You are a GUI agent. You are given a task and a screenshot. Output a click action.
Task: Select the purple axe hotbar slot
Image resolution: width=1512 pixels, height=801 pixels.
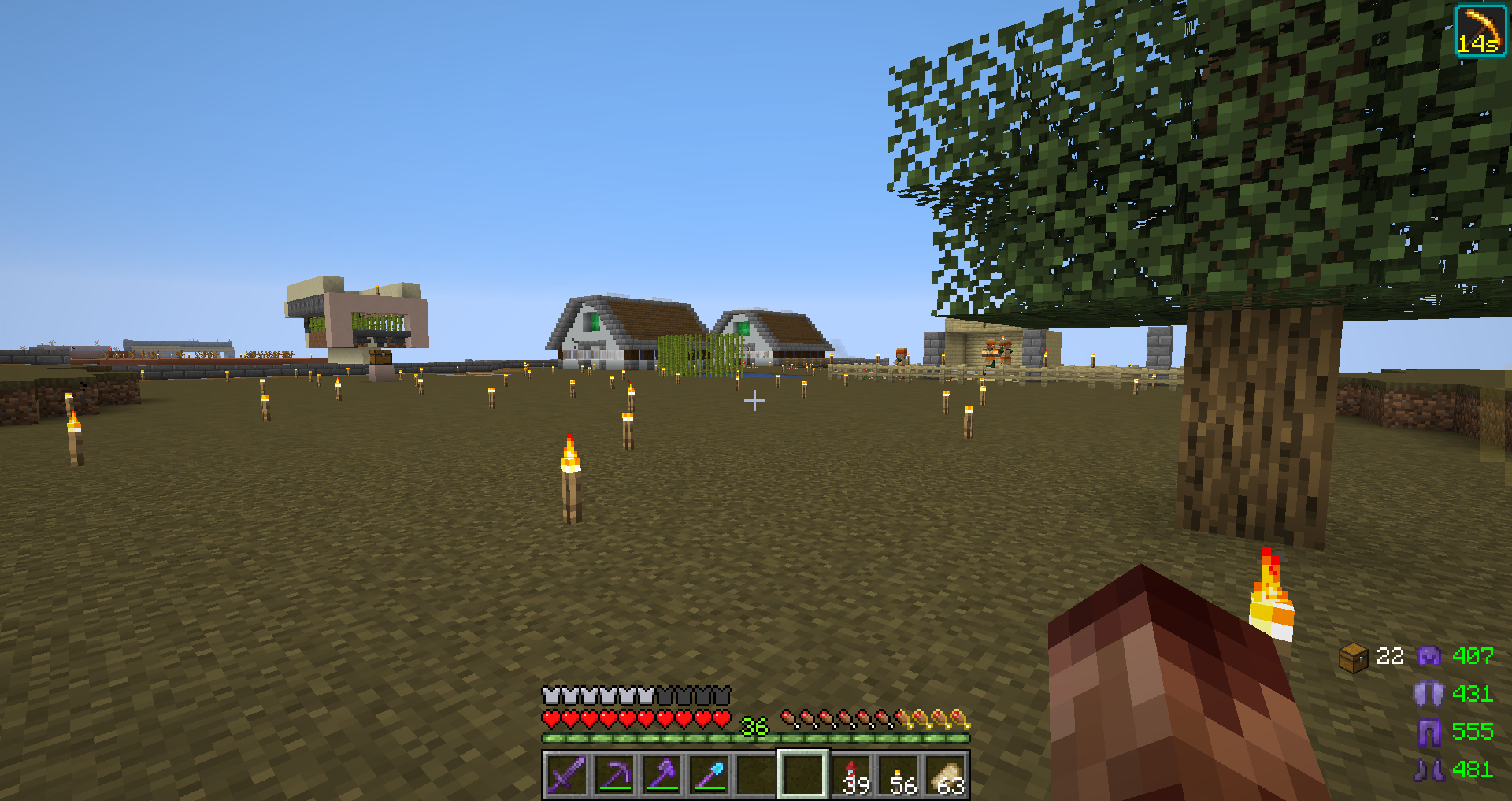pos(661,775)
